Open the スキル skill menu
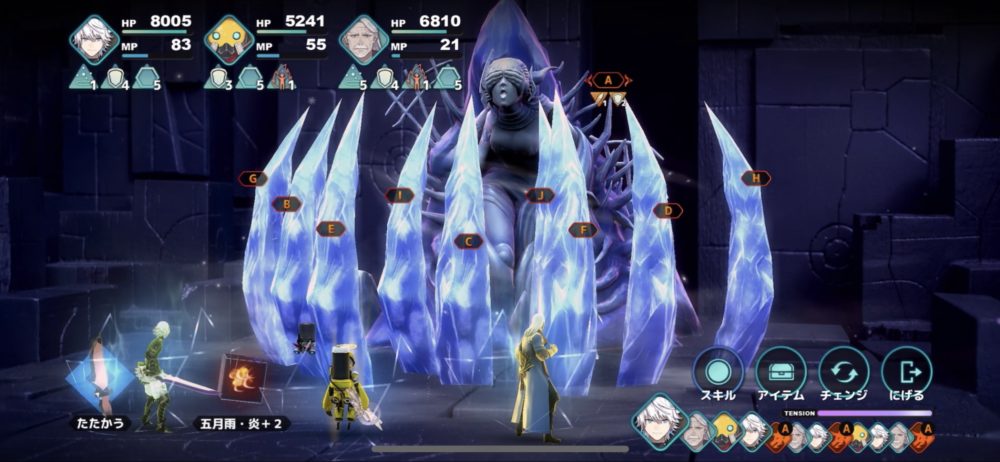The height and width of the screenshot is (462, 1000). [717, 371]
